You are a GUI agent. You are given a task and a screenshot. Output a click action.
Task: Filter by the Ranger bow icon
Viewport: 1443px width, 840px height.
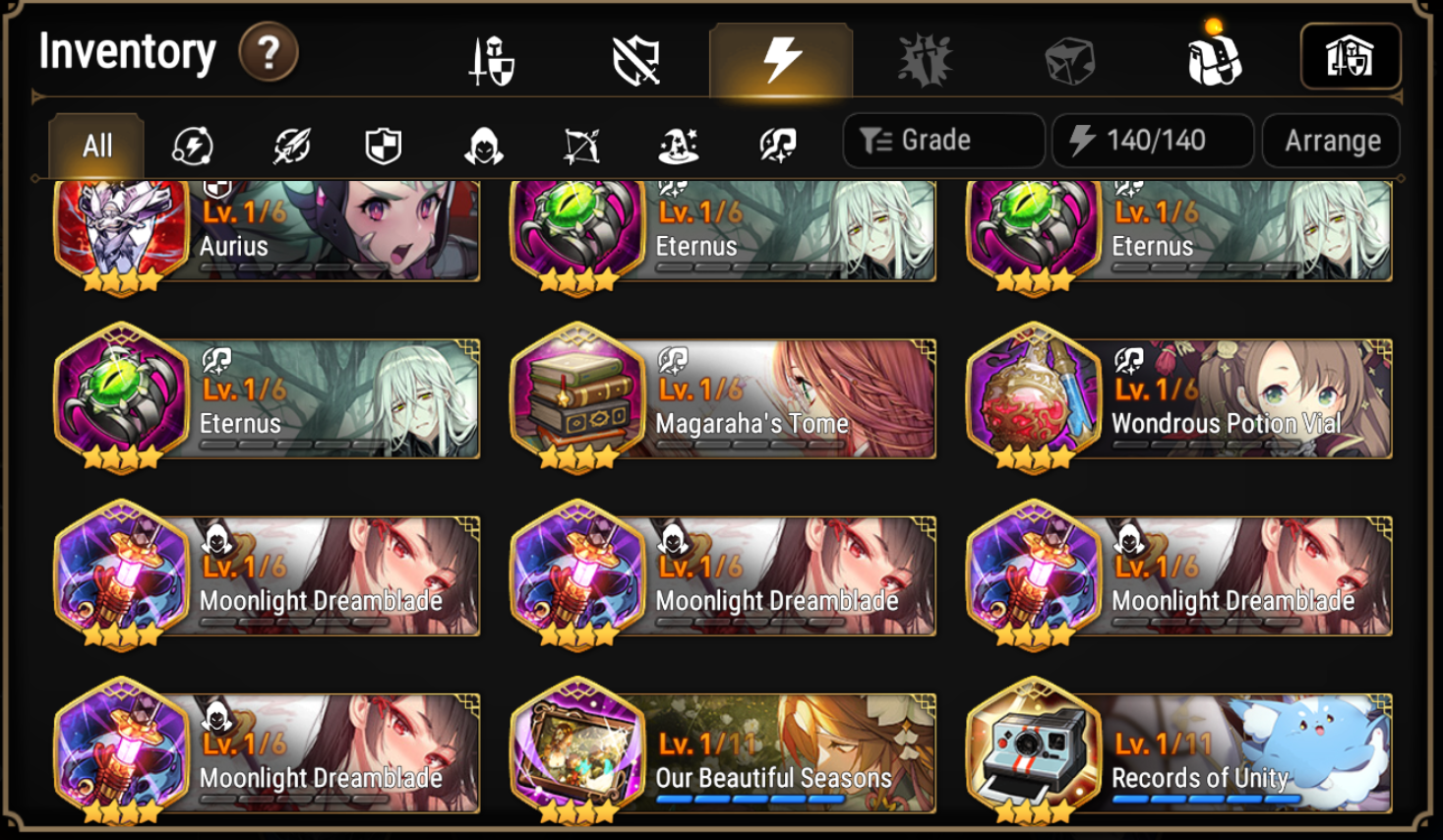tap(581, 144)
